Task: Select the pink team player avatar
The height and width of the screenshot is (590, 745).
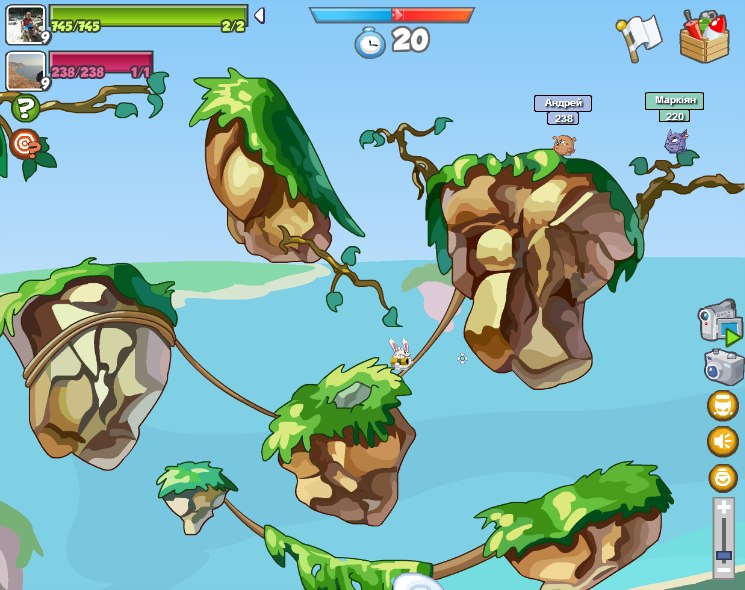Action: tap(25, 70)
